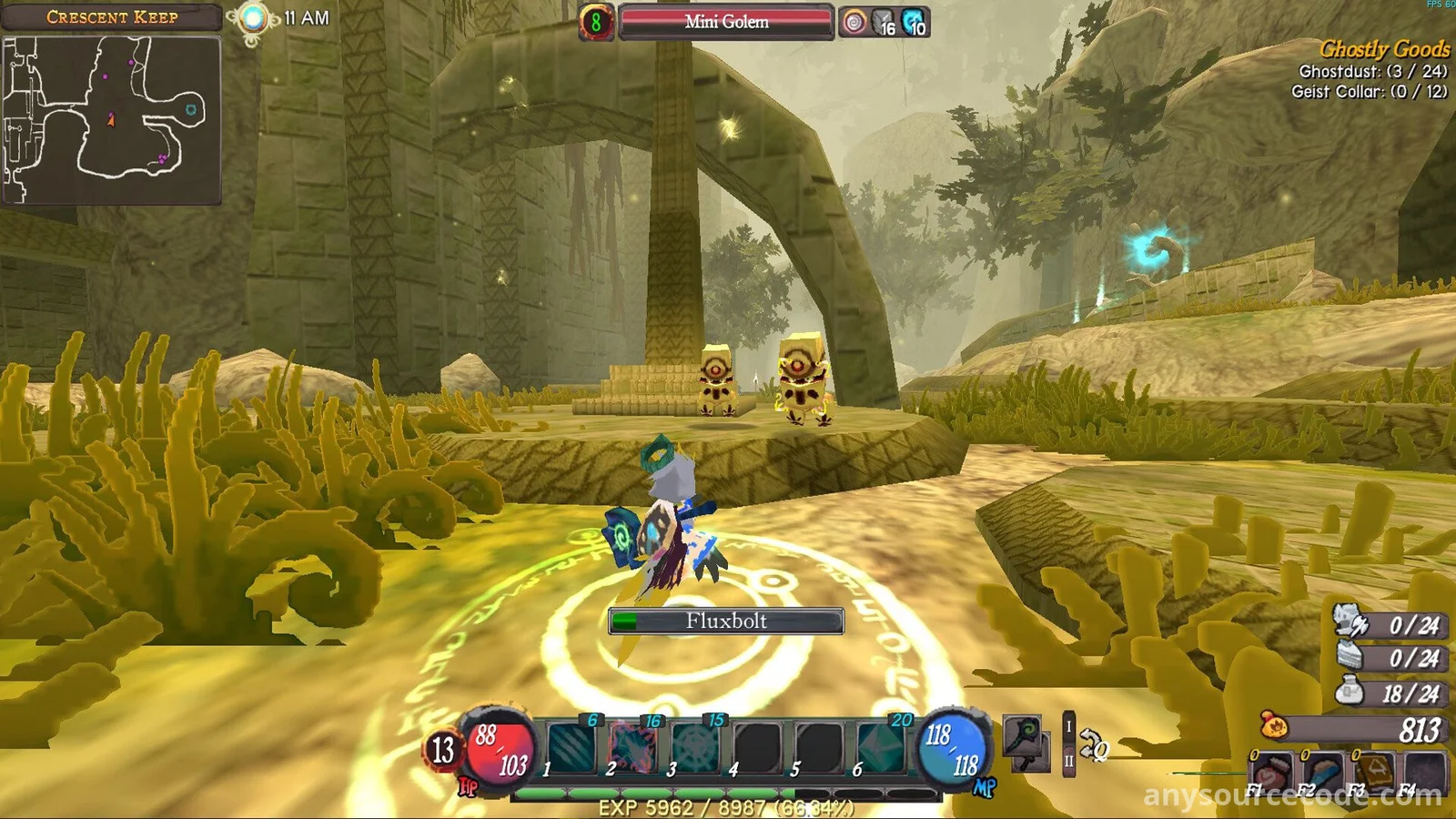Trigger the green crystal skill in slot 6
Image resolution: width=1456 pixels, height=819 pixels.
[881, 748]
